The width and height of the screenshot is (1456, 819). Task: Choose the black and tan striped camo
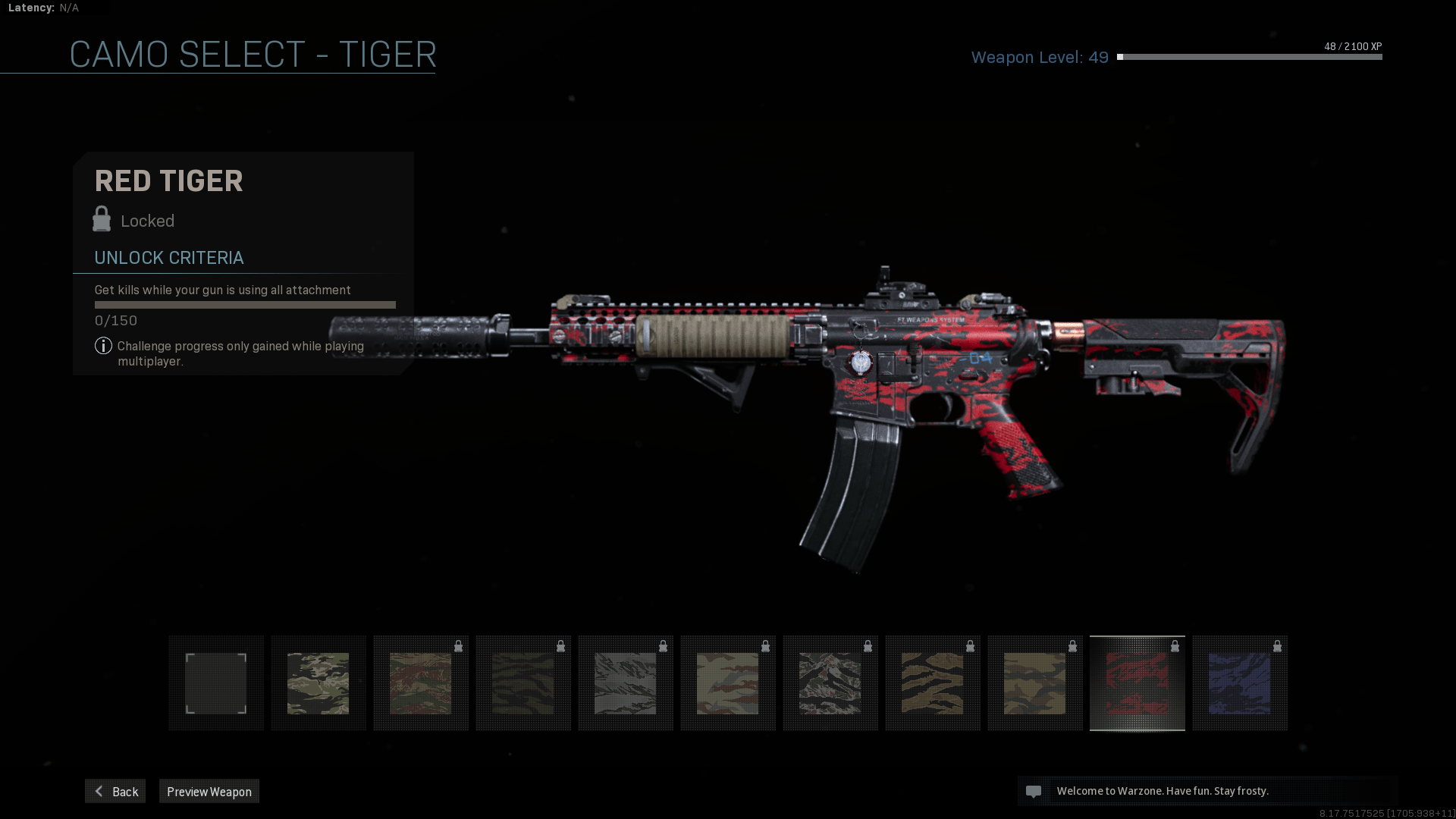(933, 683)
